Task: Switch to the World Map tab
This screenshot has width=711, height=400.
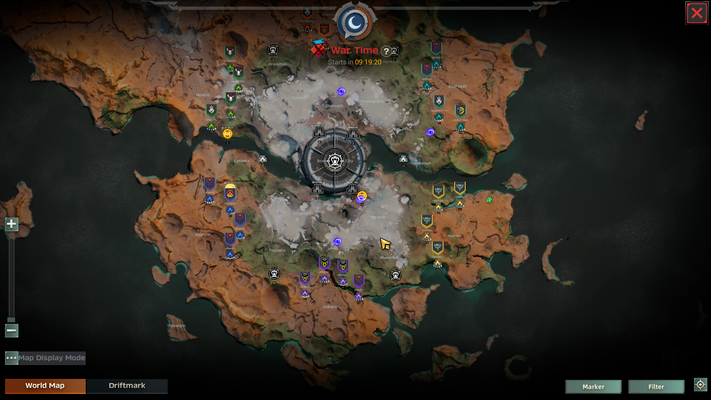Action: click(45, 386)
